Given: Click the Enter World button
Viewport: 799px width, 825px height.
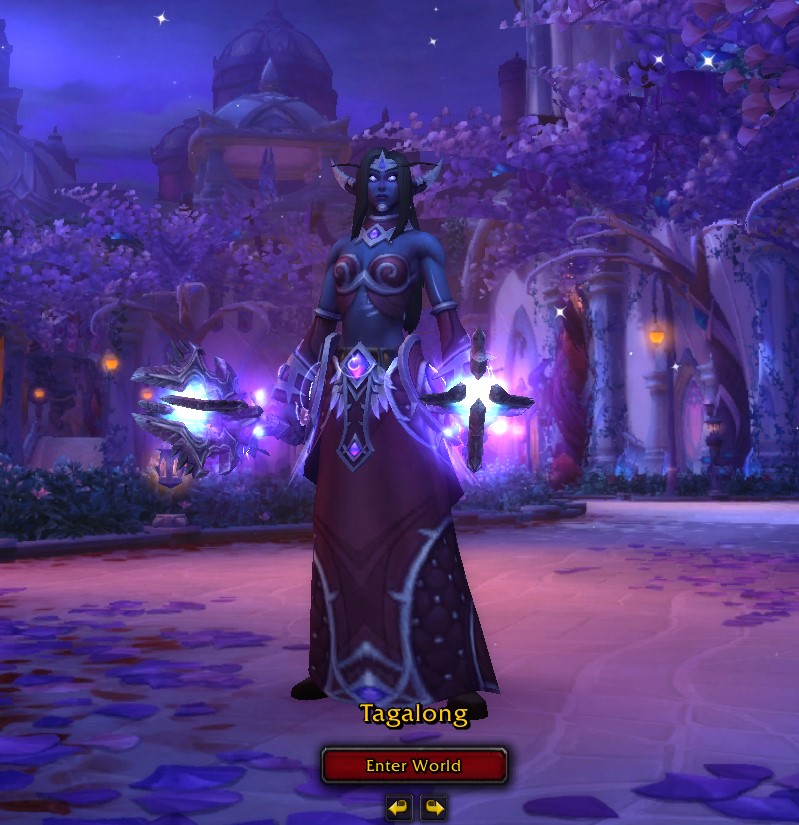Looking at the screenshot, I should tap(414, 766).
